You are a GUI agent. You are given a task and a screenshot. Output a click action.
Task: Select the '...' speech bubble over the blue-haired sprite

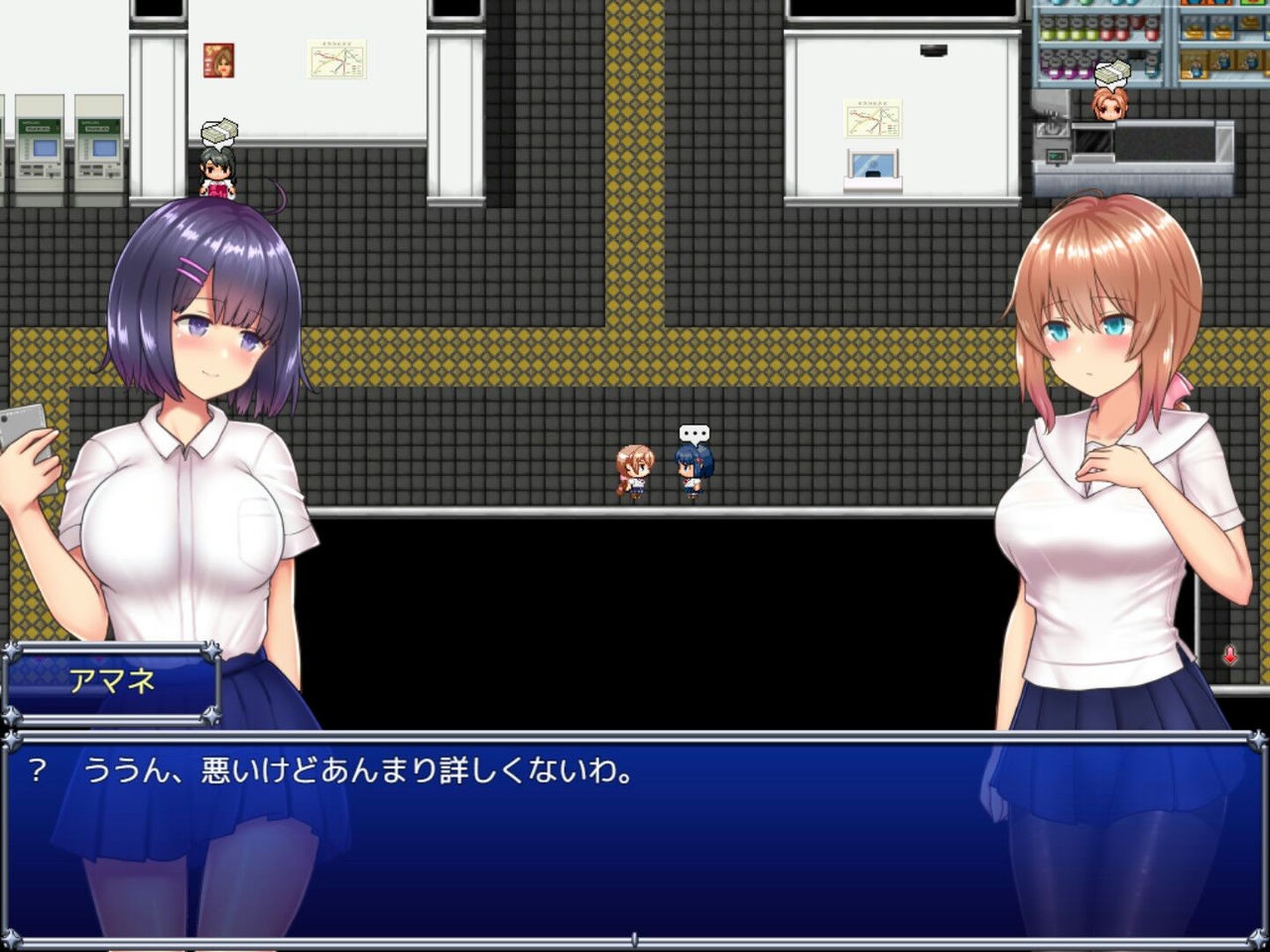[x=695, y=433]
